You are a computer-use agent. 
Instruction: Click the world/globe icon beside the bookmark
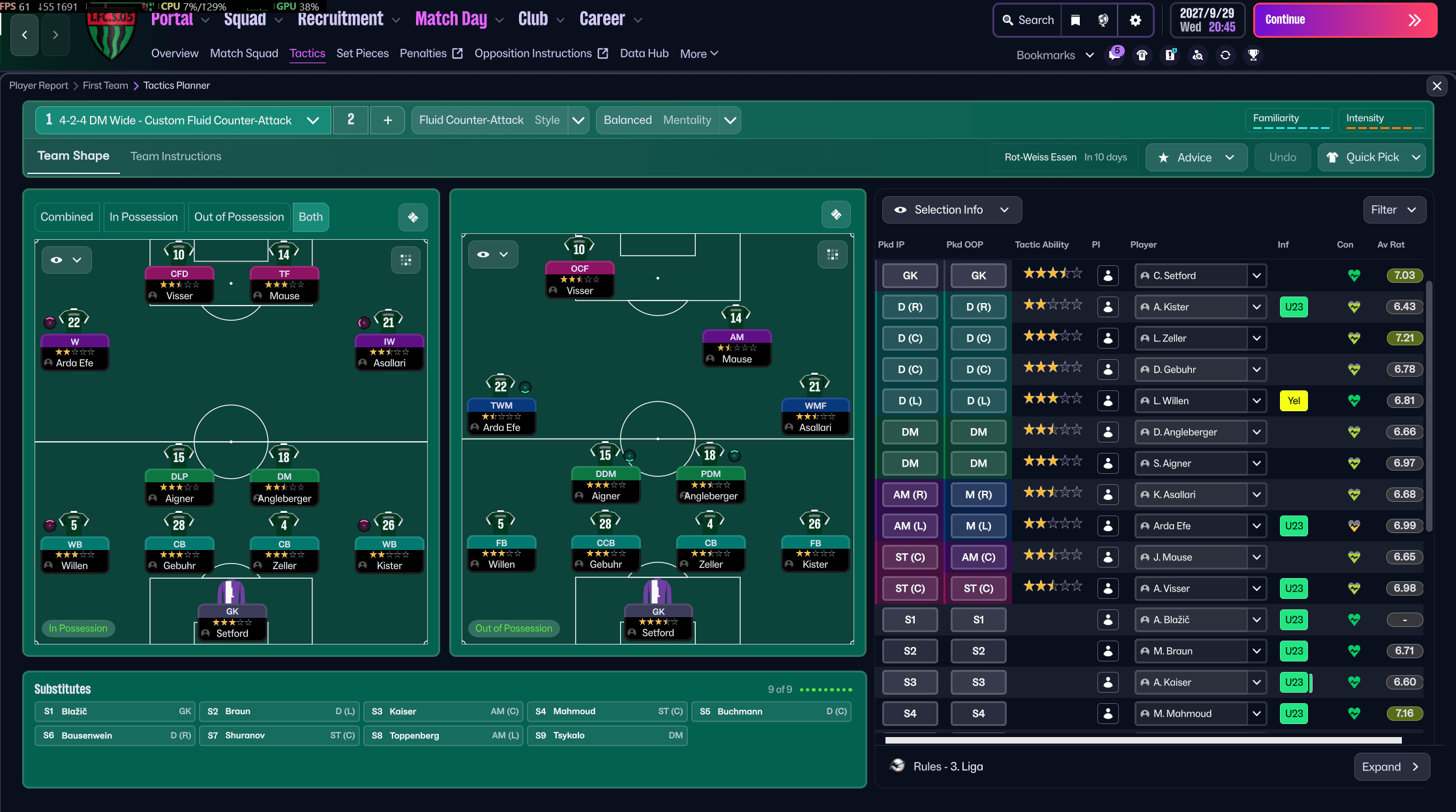coord(1102,20)
